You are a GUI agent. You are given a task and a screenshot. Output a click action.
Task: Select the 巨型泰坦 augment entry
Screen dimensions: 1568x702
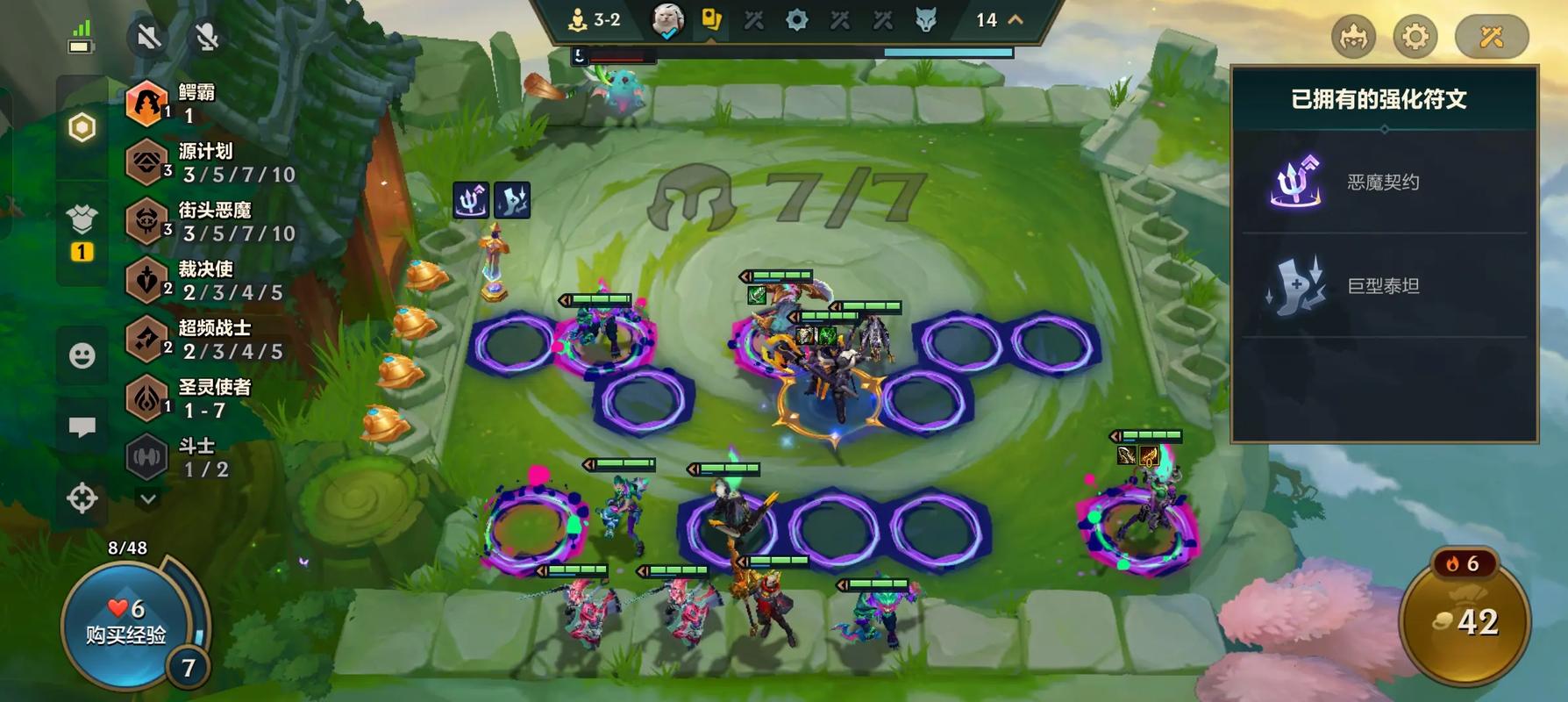pyautogui.click(x=1383, y=286)
